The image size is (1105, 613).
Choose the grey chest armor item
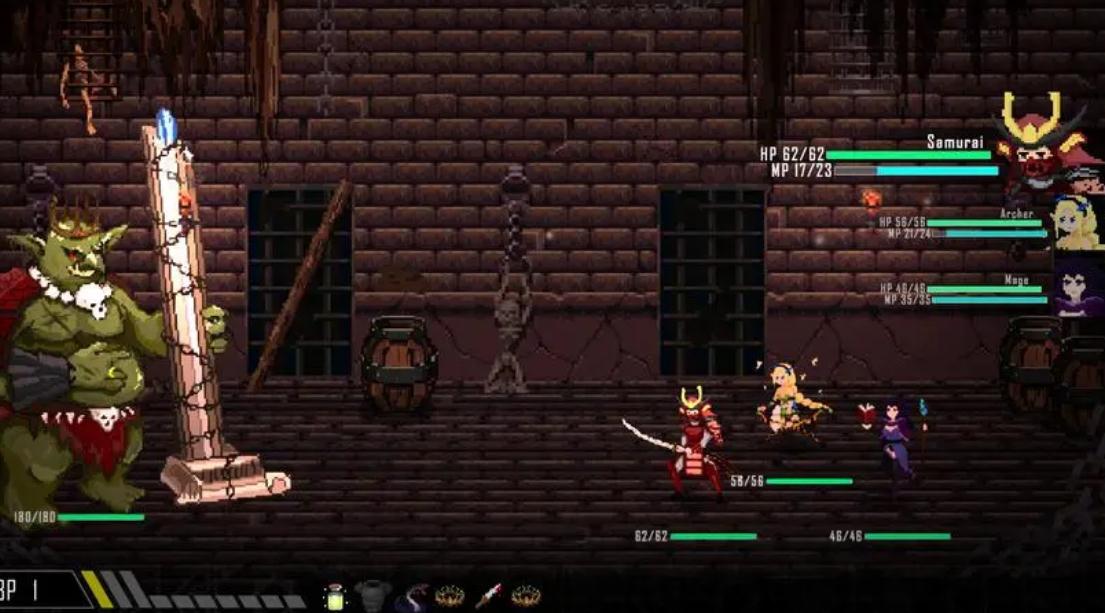(x=371, y=596)
